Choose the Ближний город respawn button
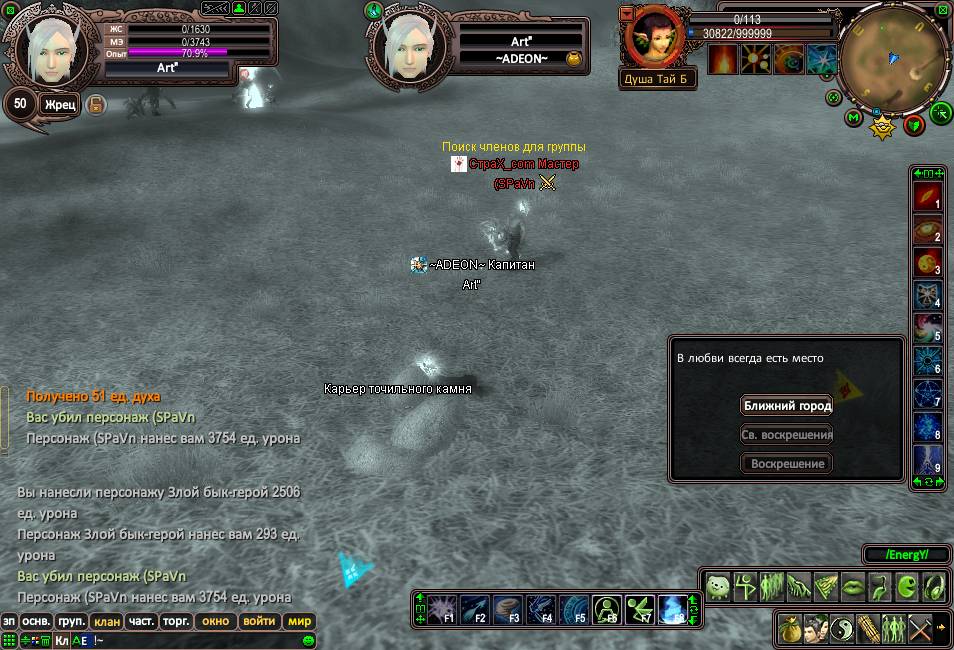Viewport: 954px width, 650px height. (x=787, y=406)
